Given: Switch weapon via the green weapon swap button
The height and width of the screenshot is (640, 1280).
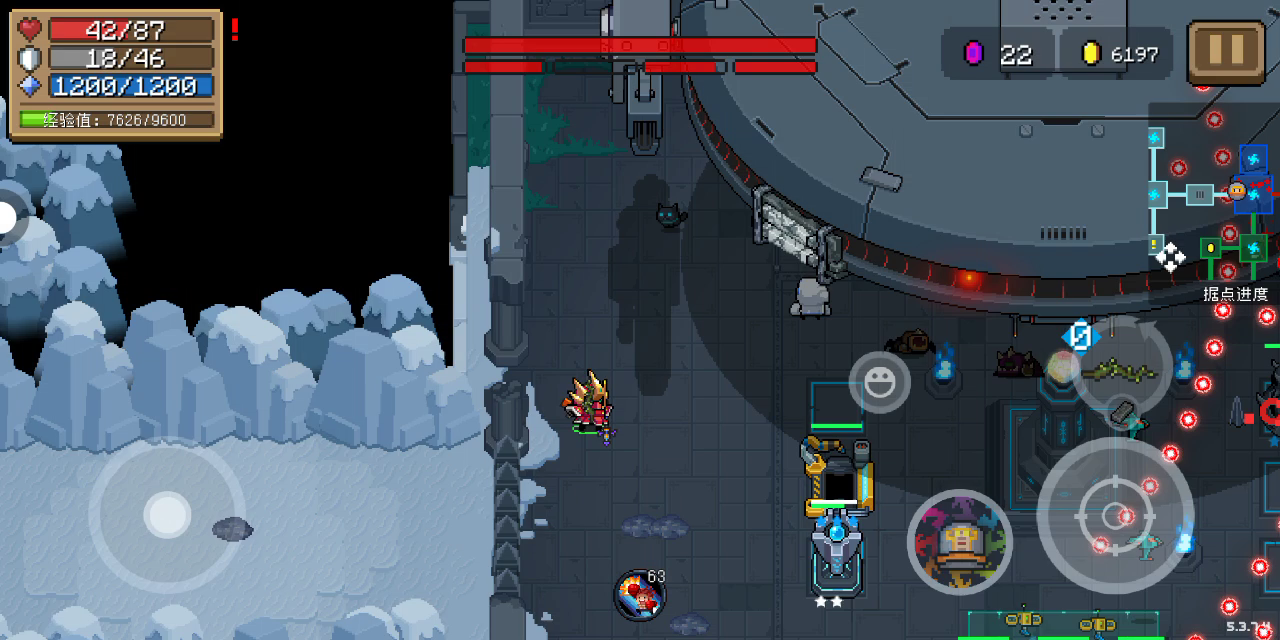Looking at the screenshot, I should tap(1122, 369).
